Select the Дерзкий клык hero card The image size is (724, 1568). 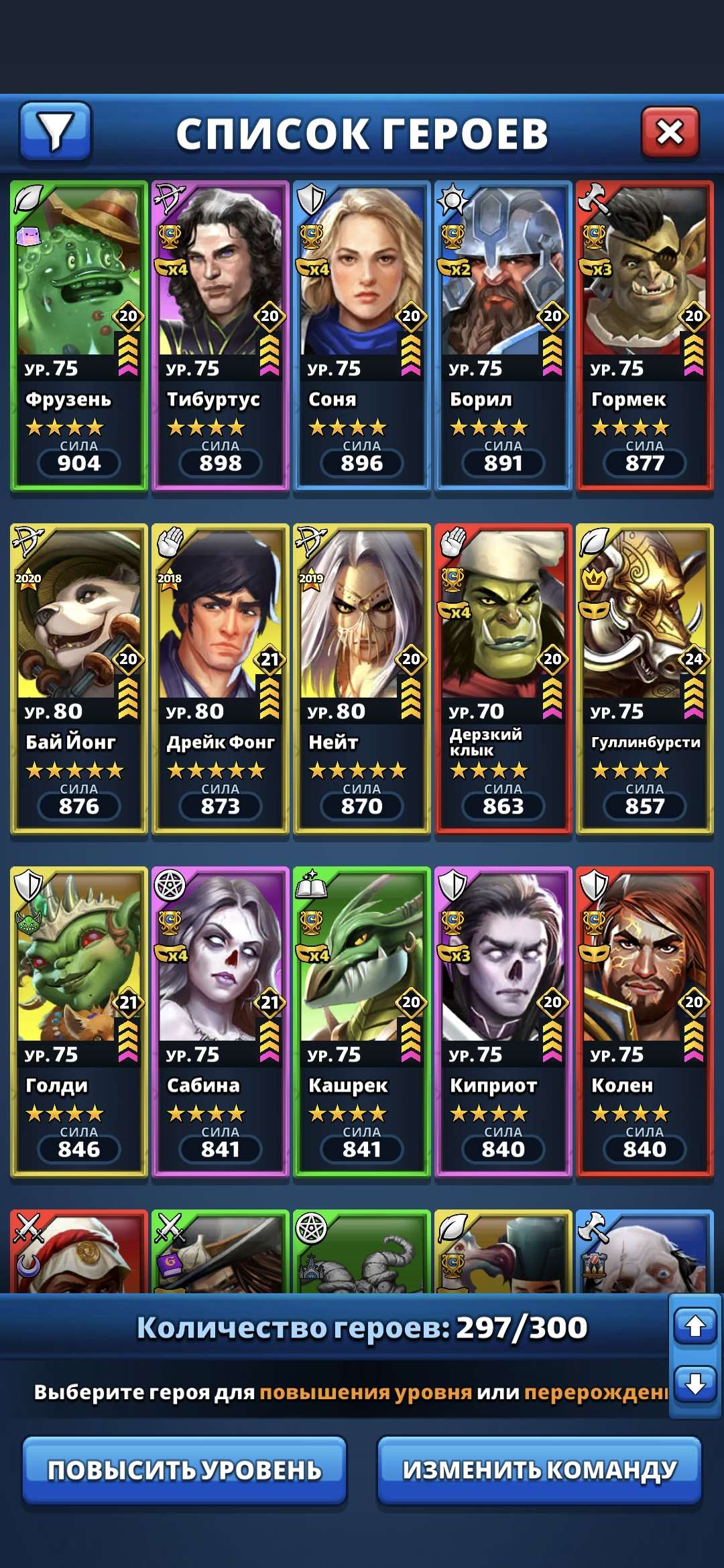[x=503, y=678]
